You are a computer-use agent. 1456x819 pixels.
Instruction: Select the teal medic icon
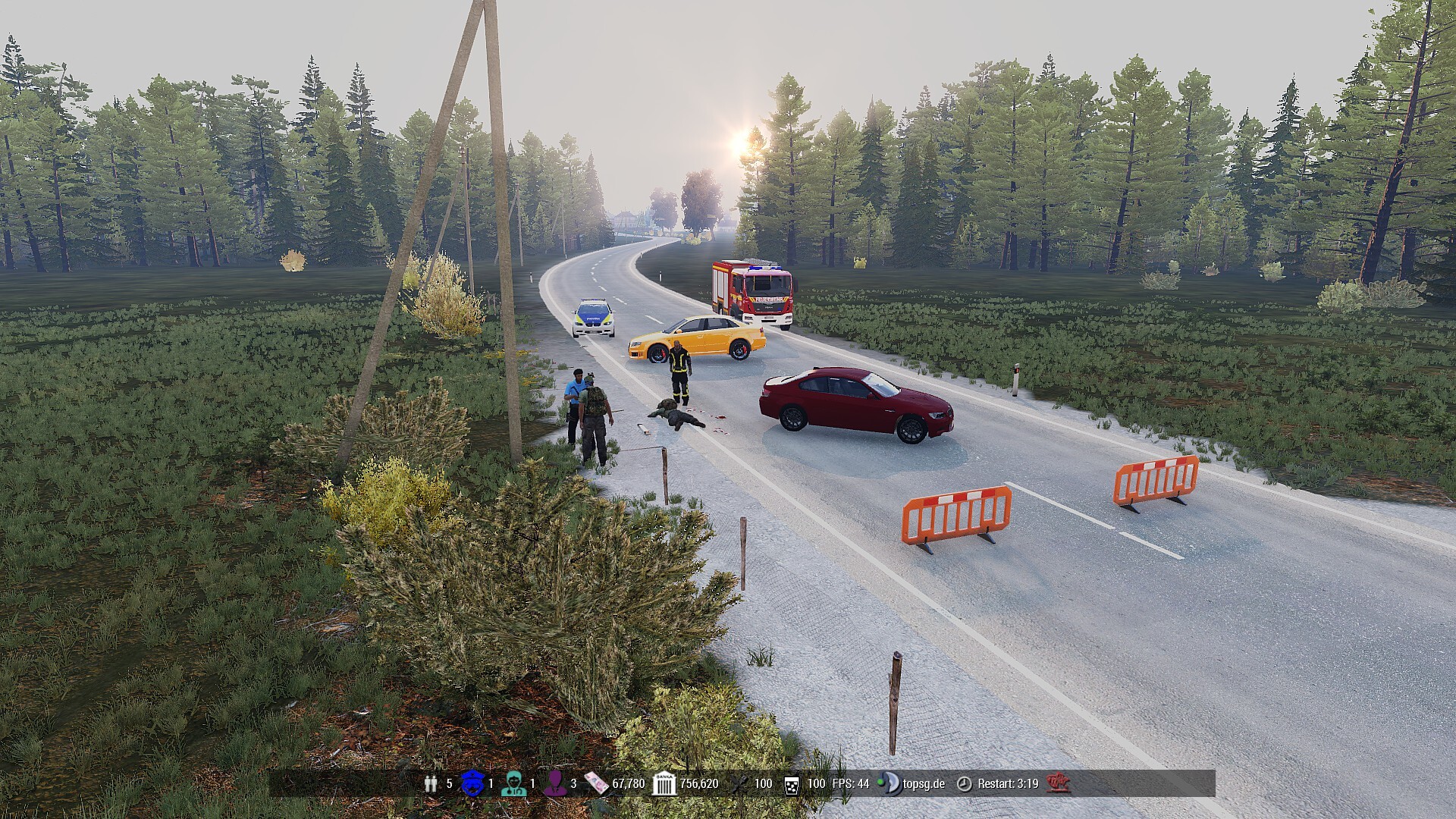point(513,783)
